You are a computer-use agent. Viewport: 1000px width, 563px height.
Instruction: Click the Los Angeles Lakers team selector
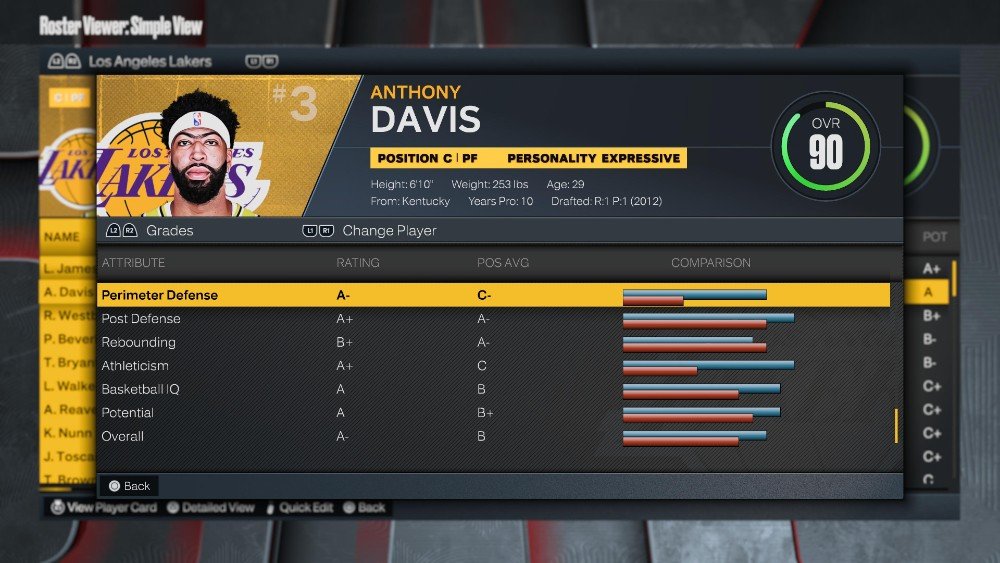150,61
